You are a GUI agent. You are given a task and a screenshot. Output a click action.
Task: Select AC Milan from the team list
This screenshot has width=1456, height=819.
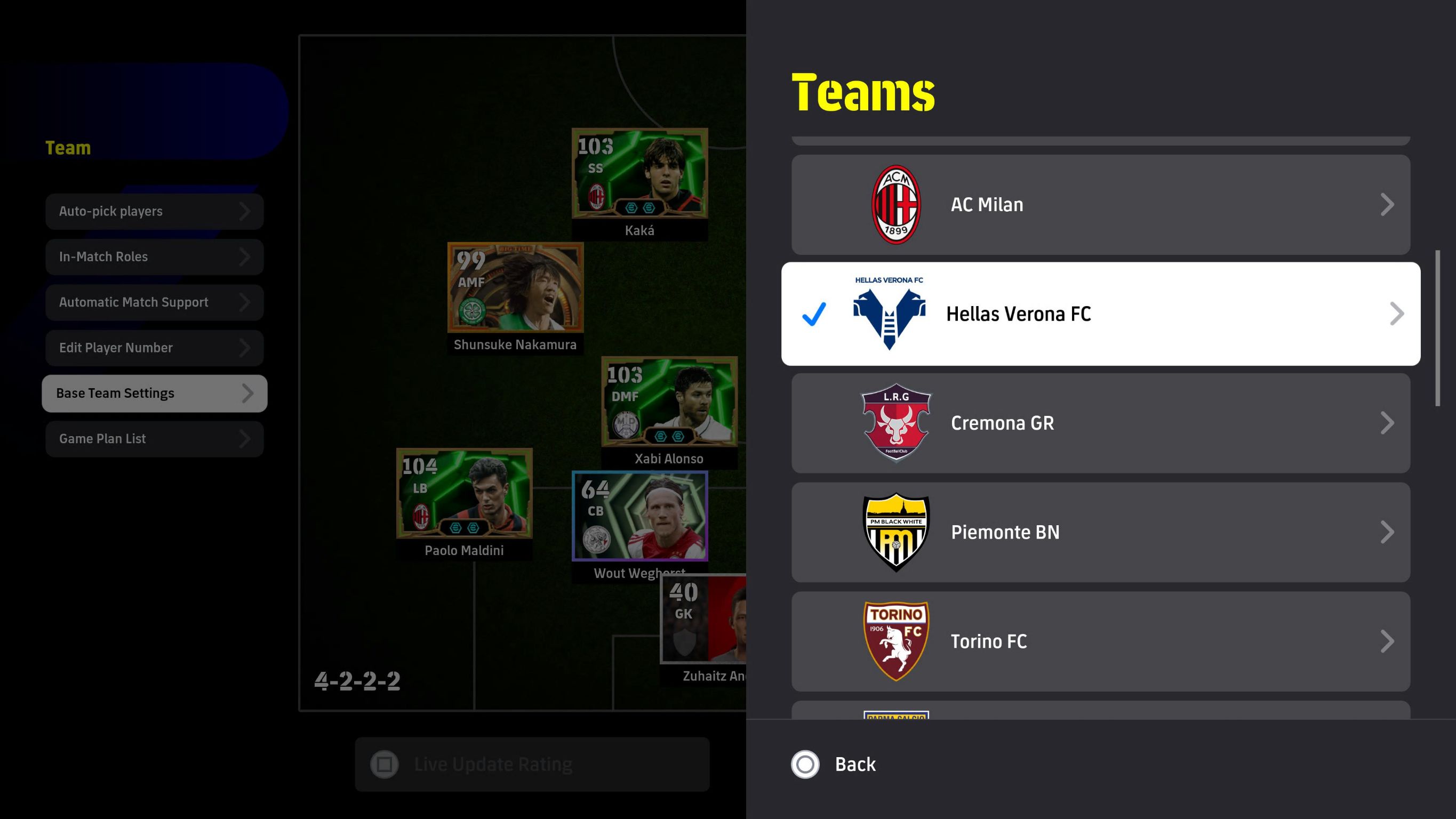(1100, 205)
